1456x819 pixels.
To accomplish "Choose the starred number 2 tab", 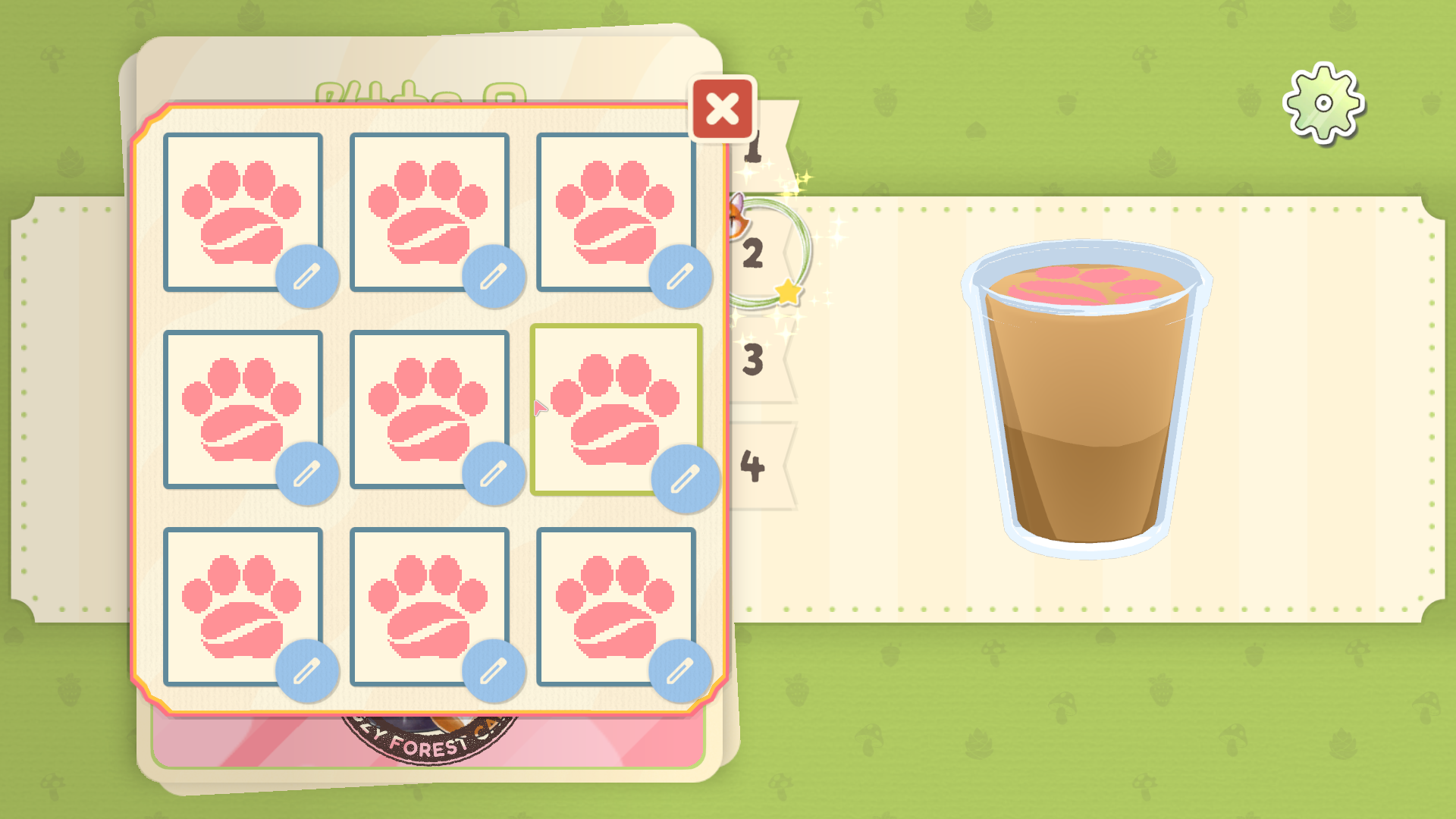I will point(755,253).
